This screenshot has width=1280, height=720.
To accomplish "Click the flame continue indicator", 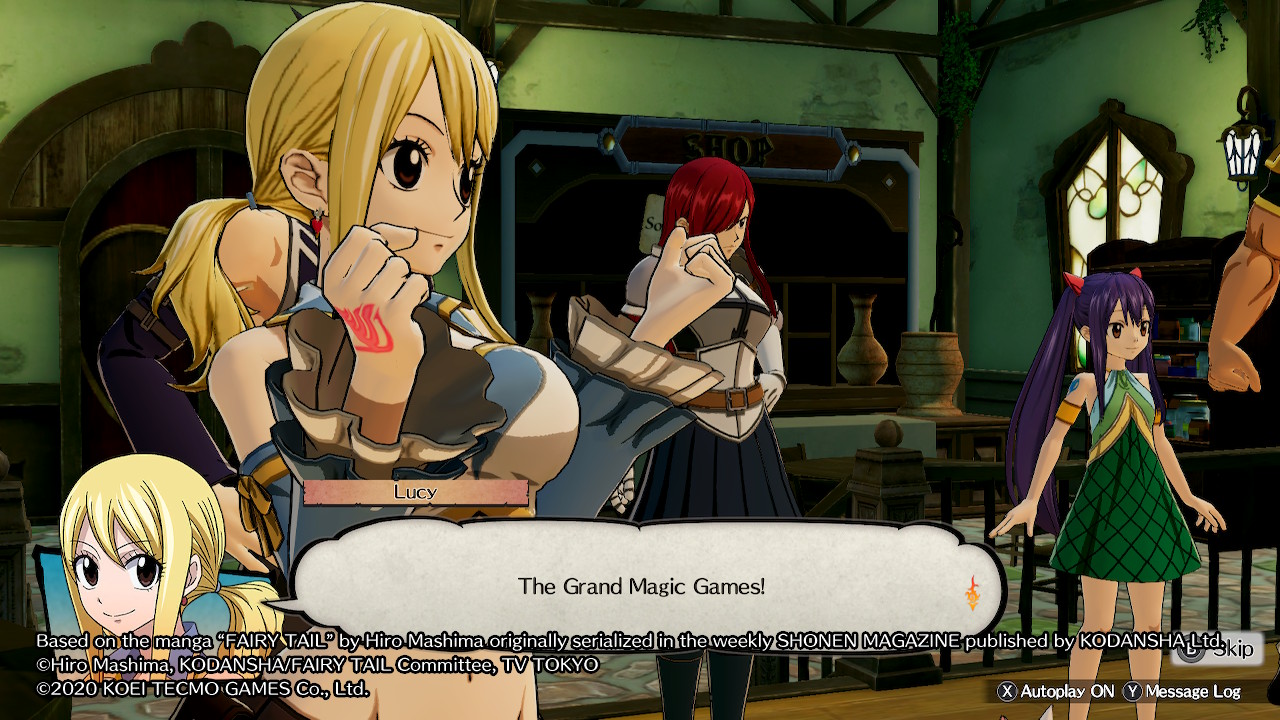I will (x=972, y=592).
